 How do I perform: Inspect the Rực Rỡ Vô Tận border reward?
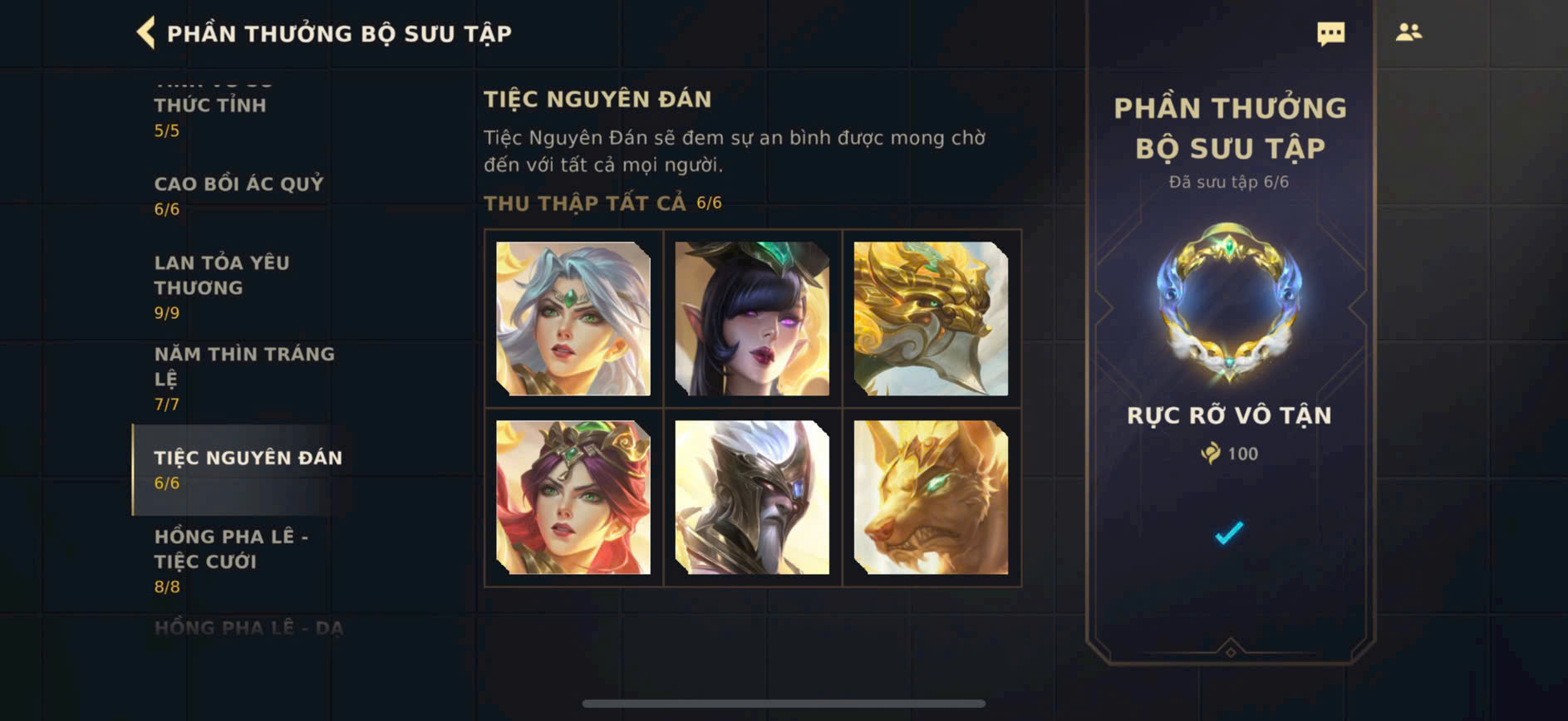tap(1229, 302)
